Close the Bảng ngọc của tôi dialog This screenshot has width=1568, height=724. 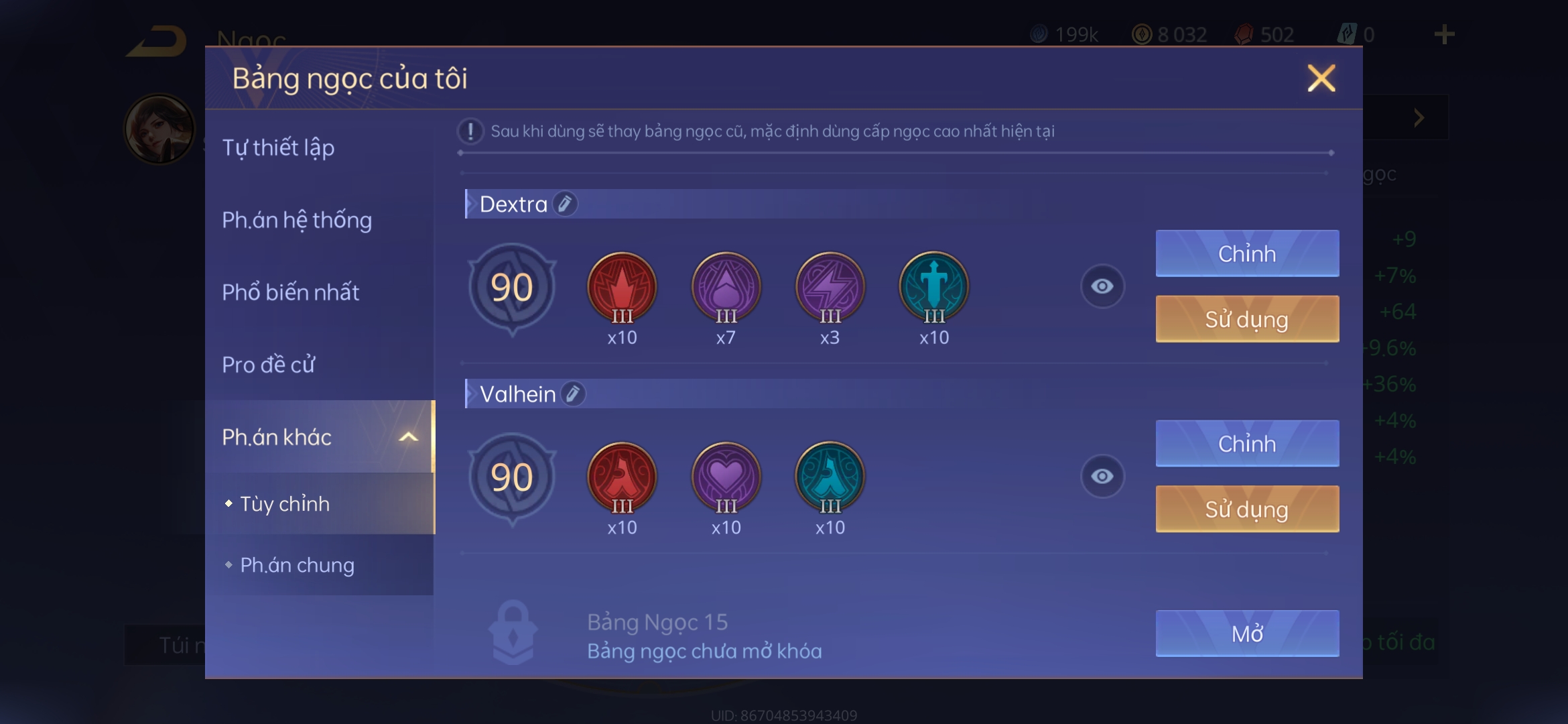click(x=1321, y=78)
